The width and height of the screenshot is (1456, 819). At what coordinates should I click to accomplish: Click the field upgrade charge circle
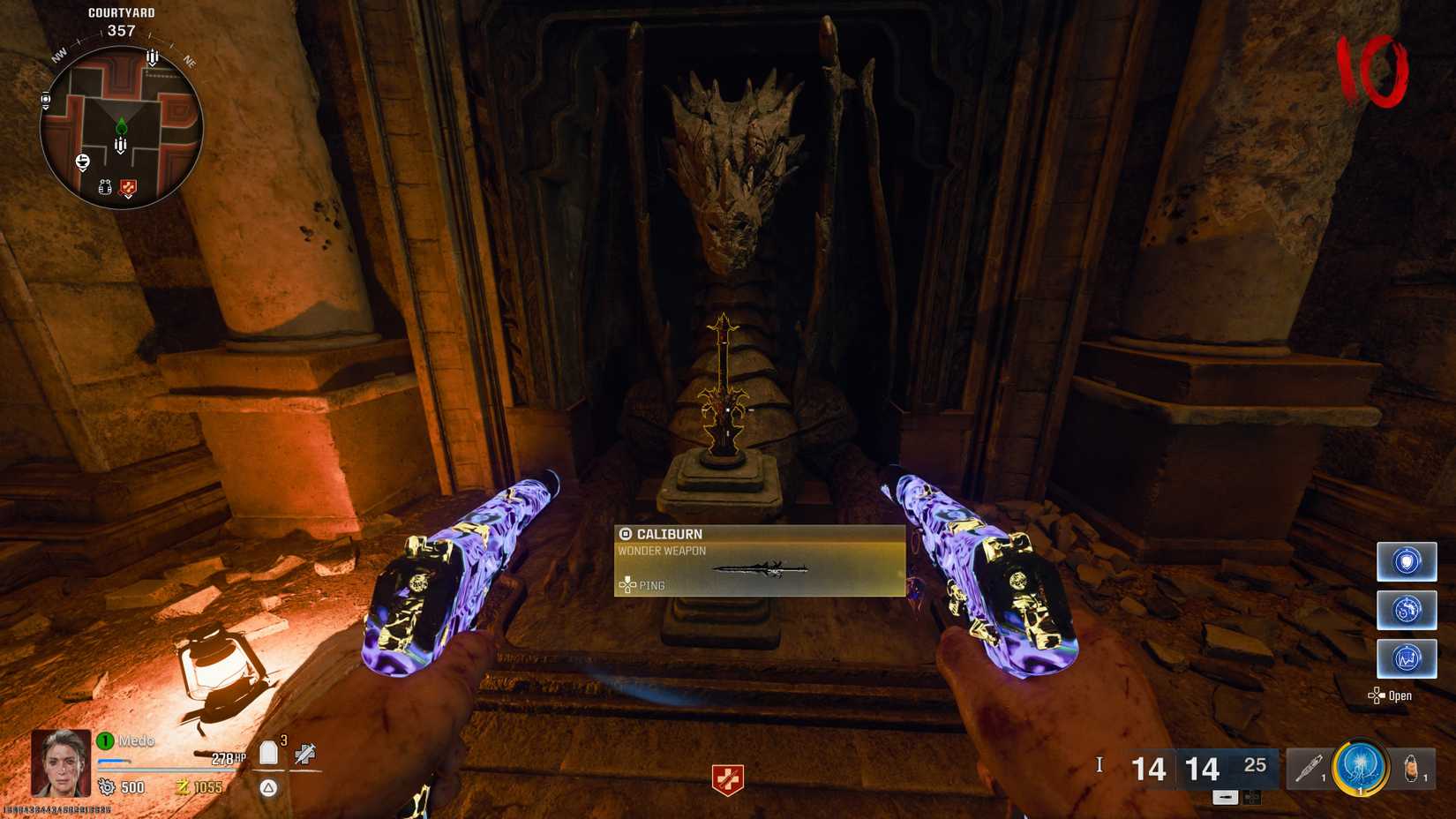[1360, 767]
